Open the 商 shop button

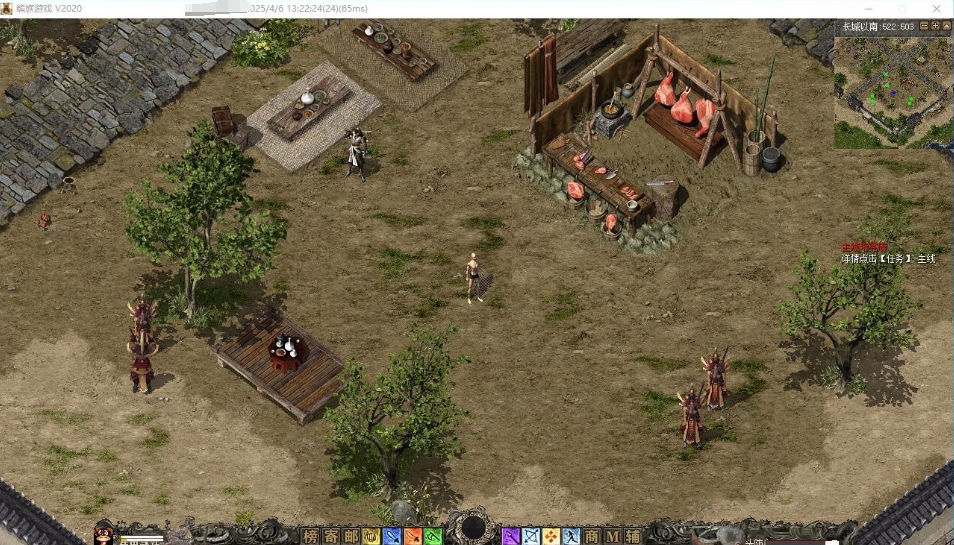[x=592, y=536]
